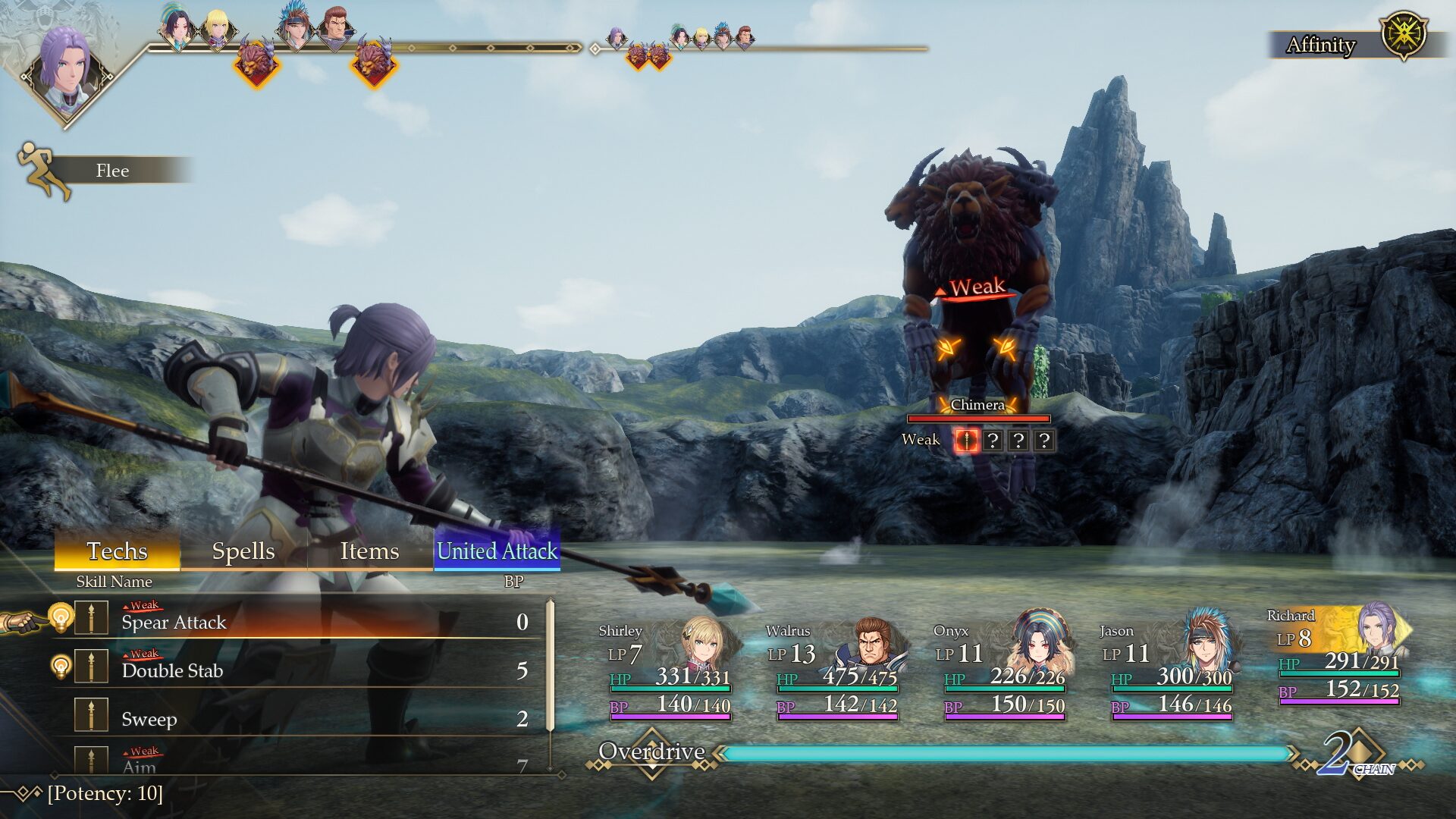Open the Affinity panel

[1350, 44]
